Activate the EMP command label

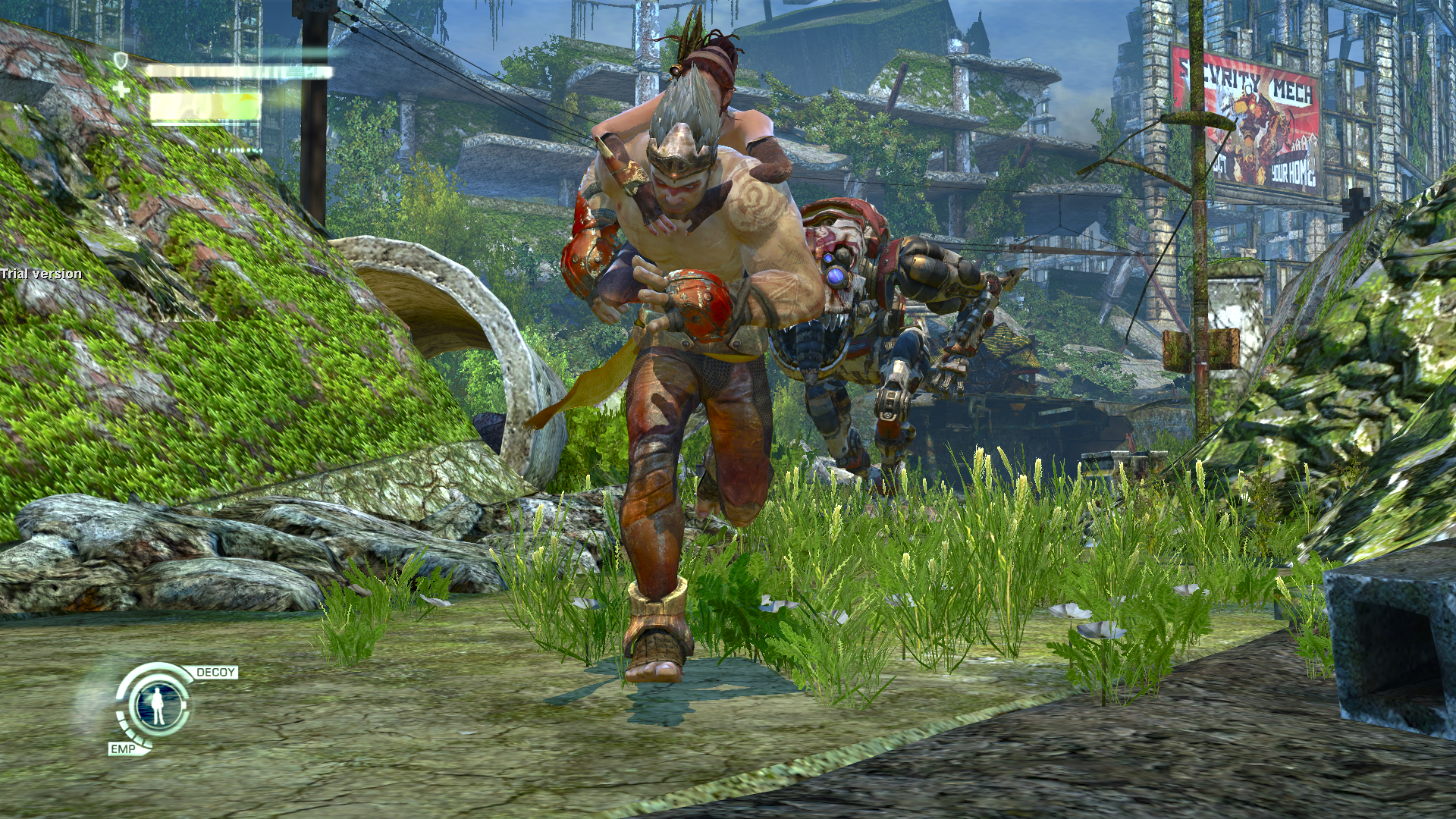pos(123,748)
